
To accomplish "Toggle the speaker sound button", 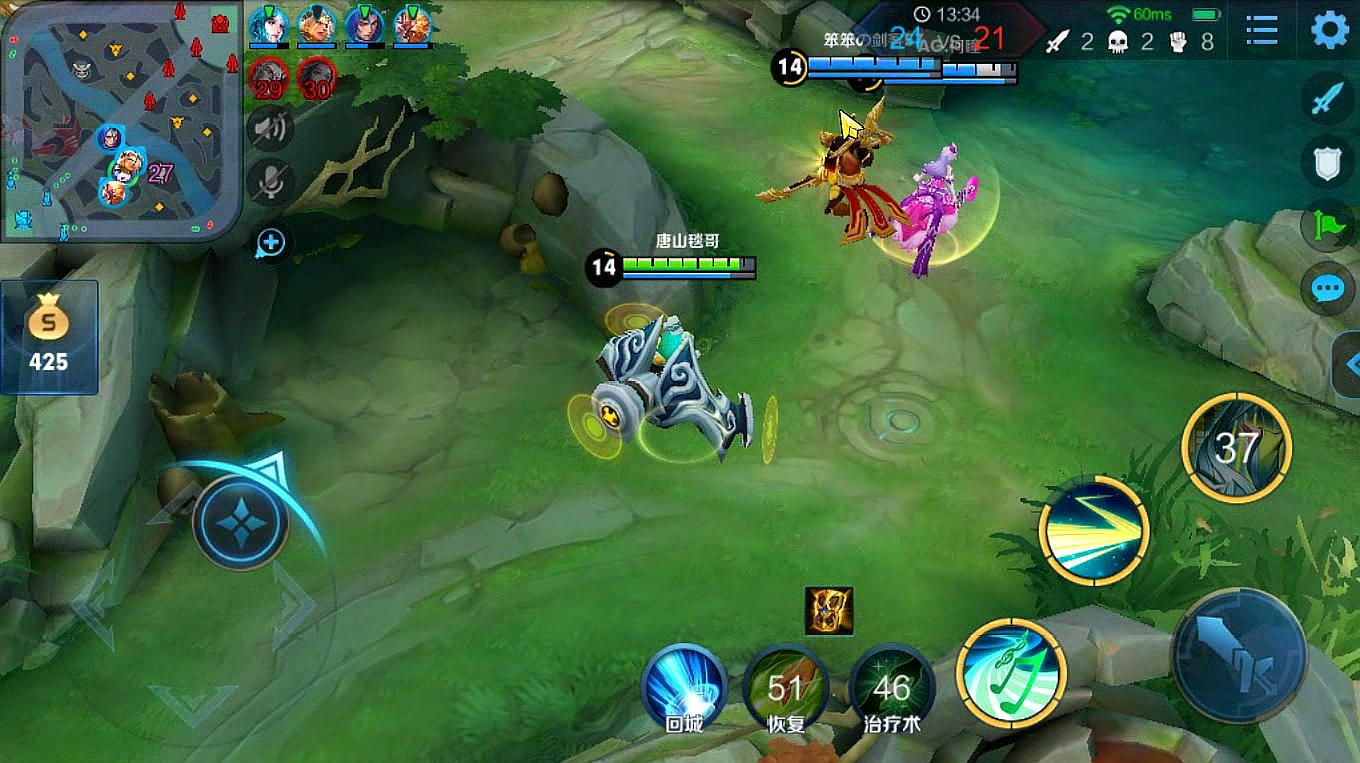I will point(270,128).
